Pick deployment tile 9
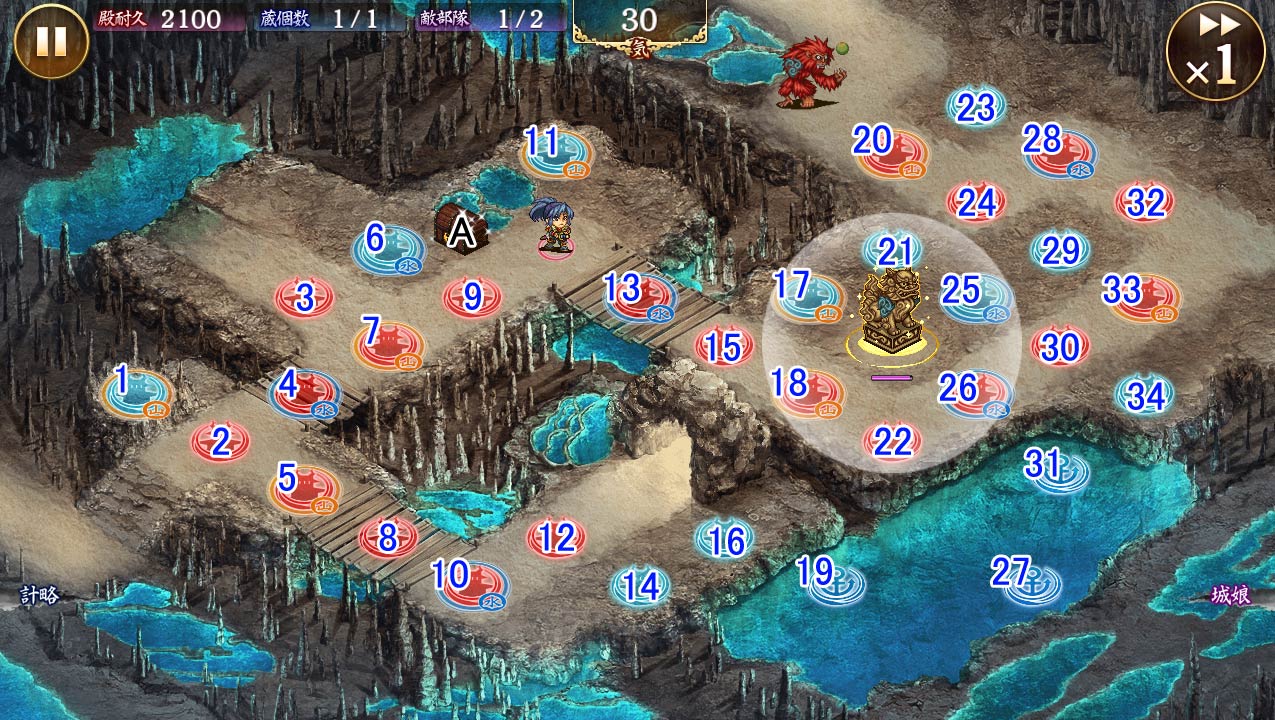The width and height of the screenshot is (1275, 720). 473,297
